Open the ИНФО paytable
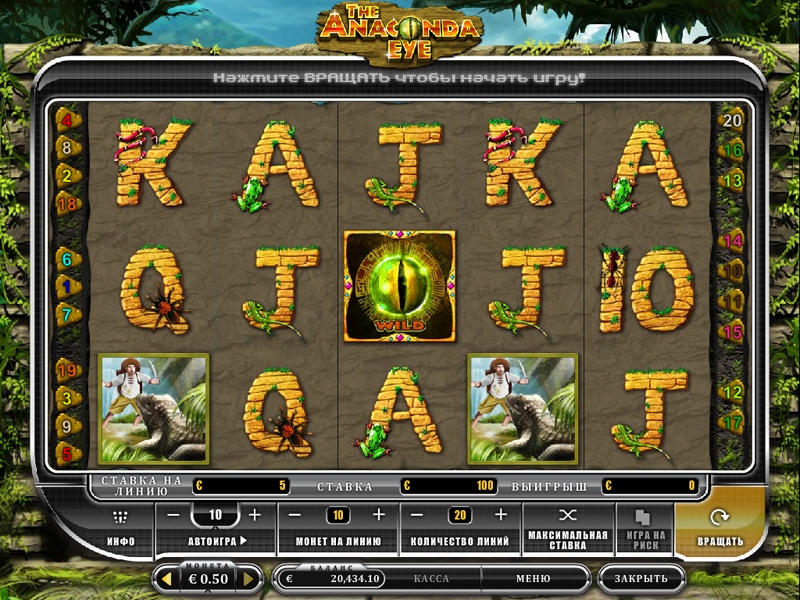The height and width of the screenshot is (600, 800). (121, 528)
